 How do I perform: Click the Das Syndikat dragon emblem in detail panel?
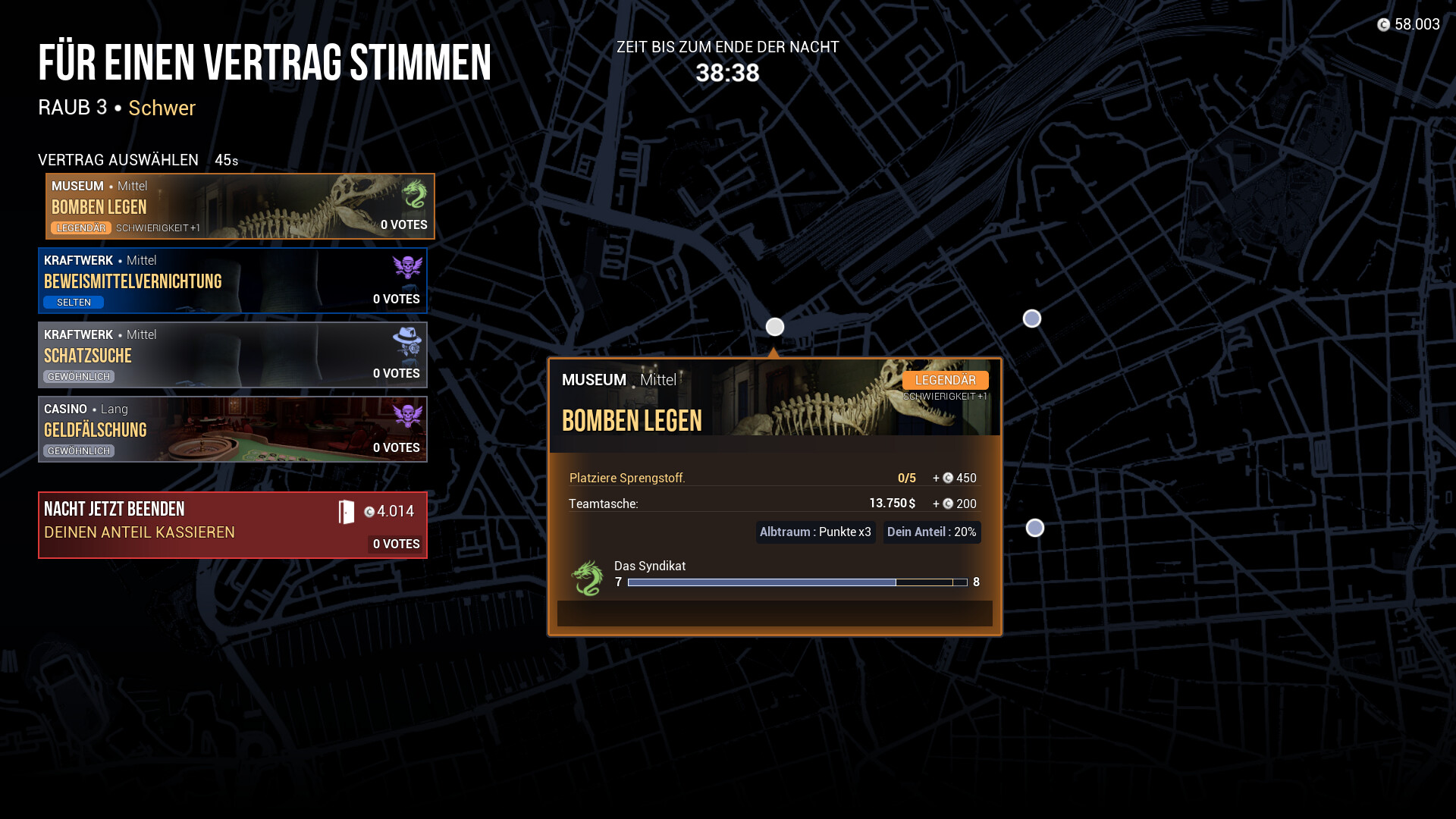click(585, 576)
